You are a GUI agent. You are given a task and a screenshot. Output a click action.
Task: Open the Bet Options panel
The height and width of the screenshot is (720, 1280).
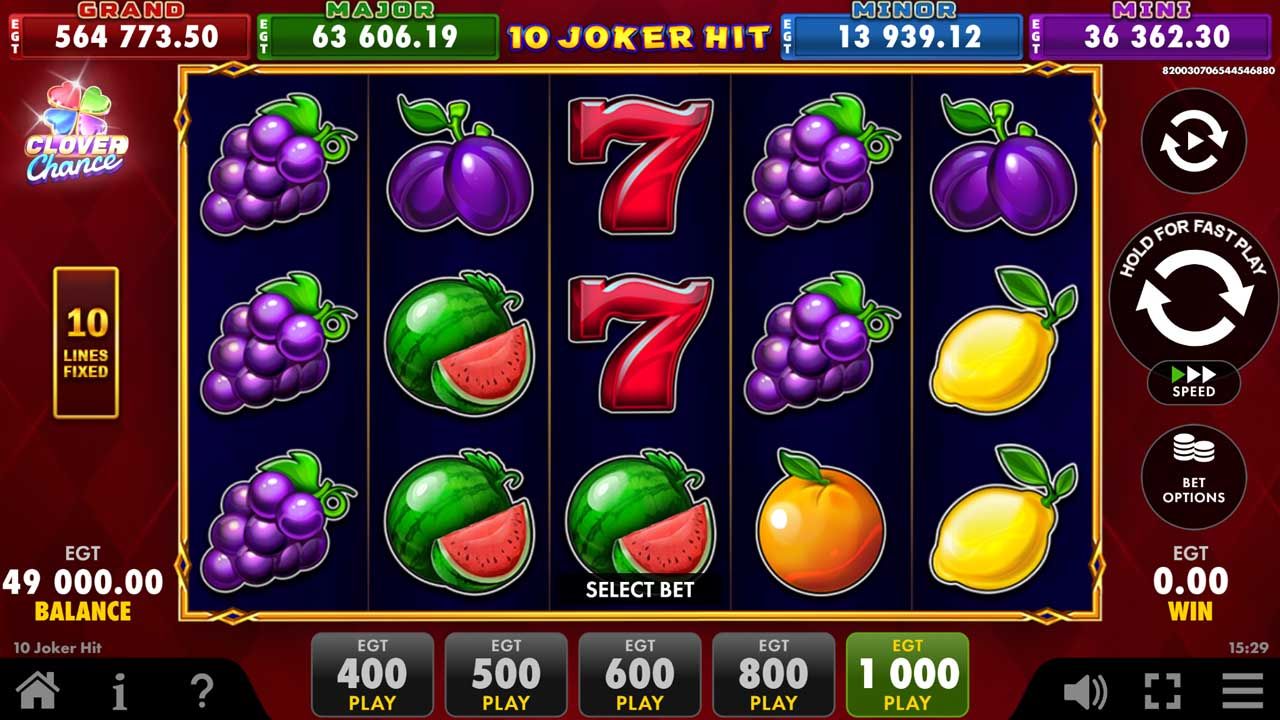[x=1193, y=478]
